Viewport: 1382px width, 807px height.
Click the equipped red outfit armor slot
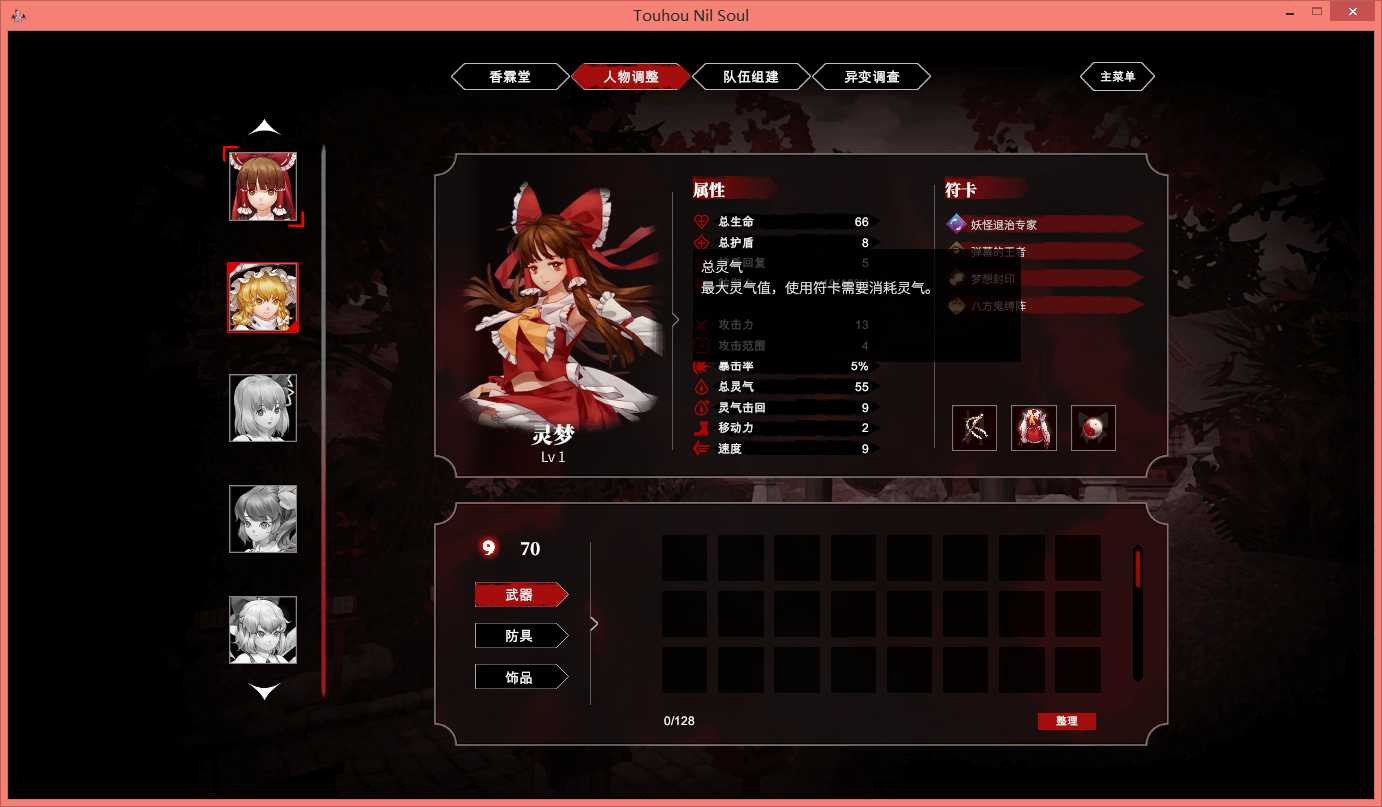tap(1034, 428)
